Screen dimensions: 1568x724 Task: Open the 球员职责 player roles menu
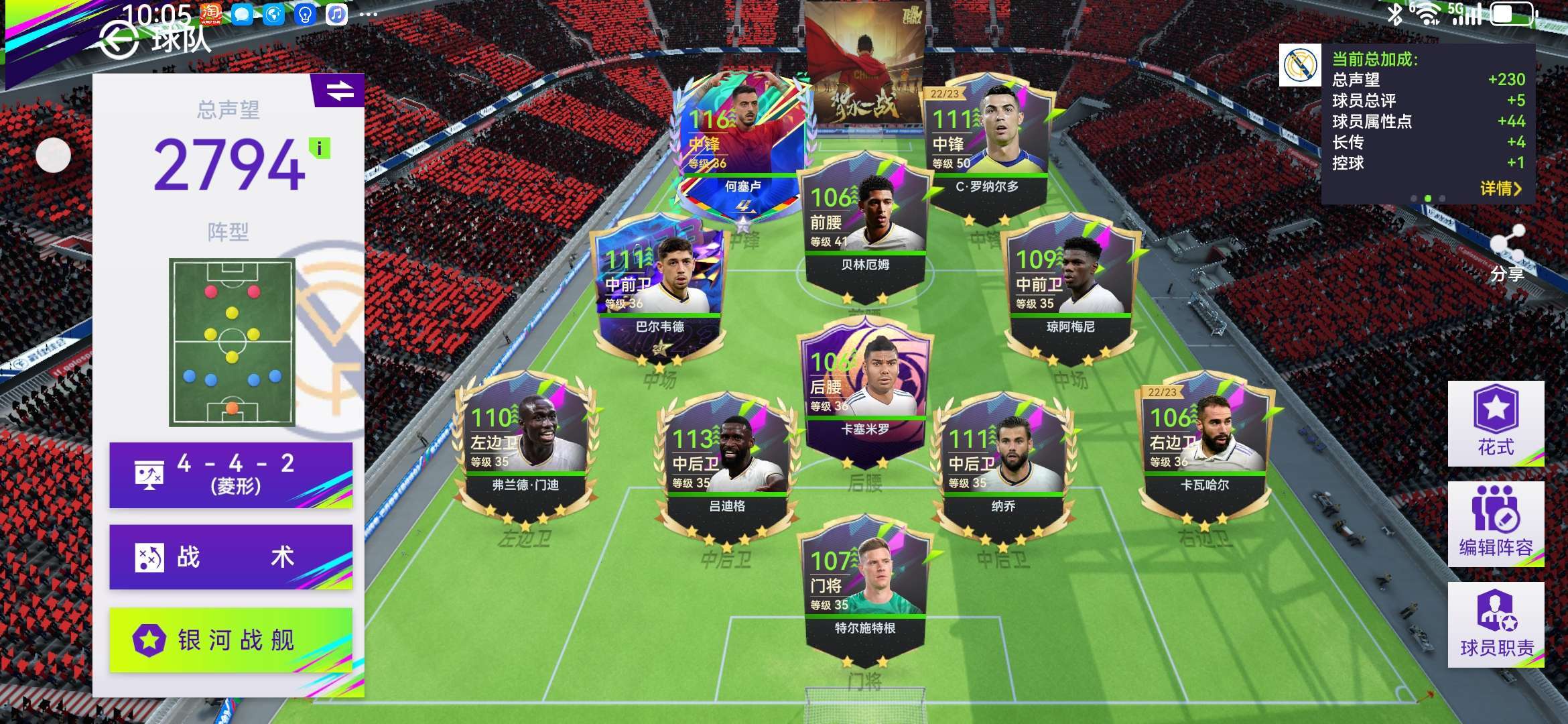(x=1496, y=624)
